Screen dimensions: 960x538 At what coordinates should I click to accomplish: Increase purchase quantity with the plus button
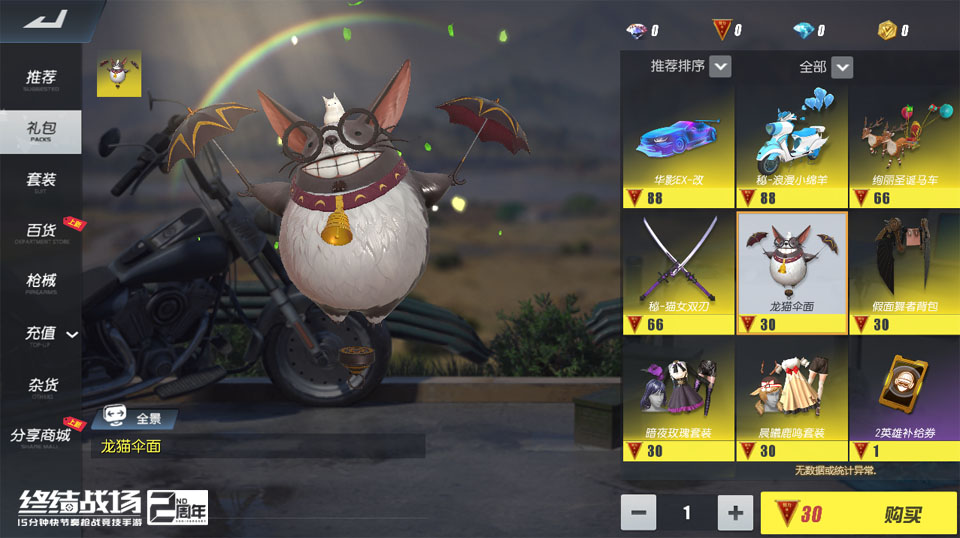pos(735,513)
